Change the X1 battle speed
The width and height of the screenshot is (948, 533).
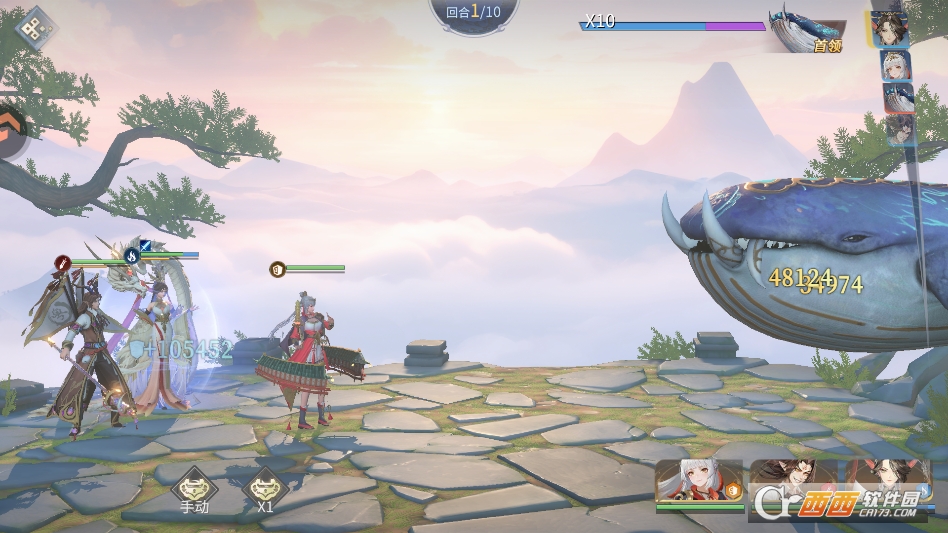265,488
